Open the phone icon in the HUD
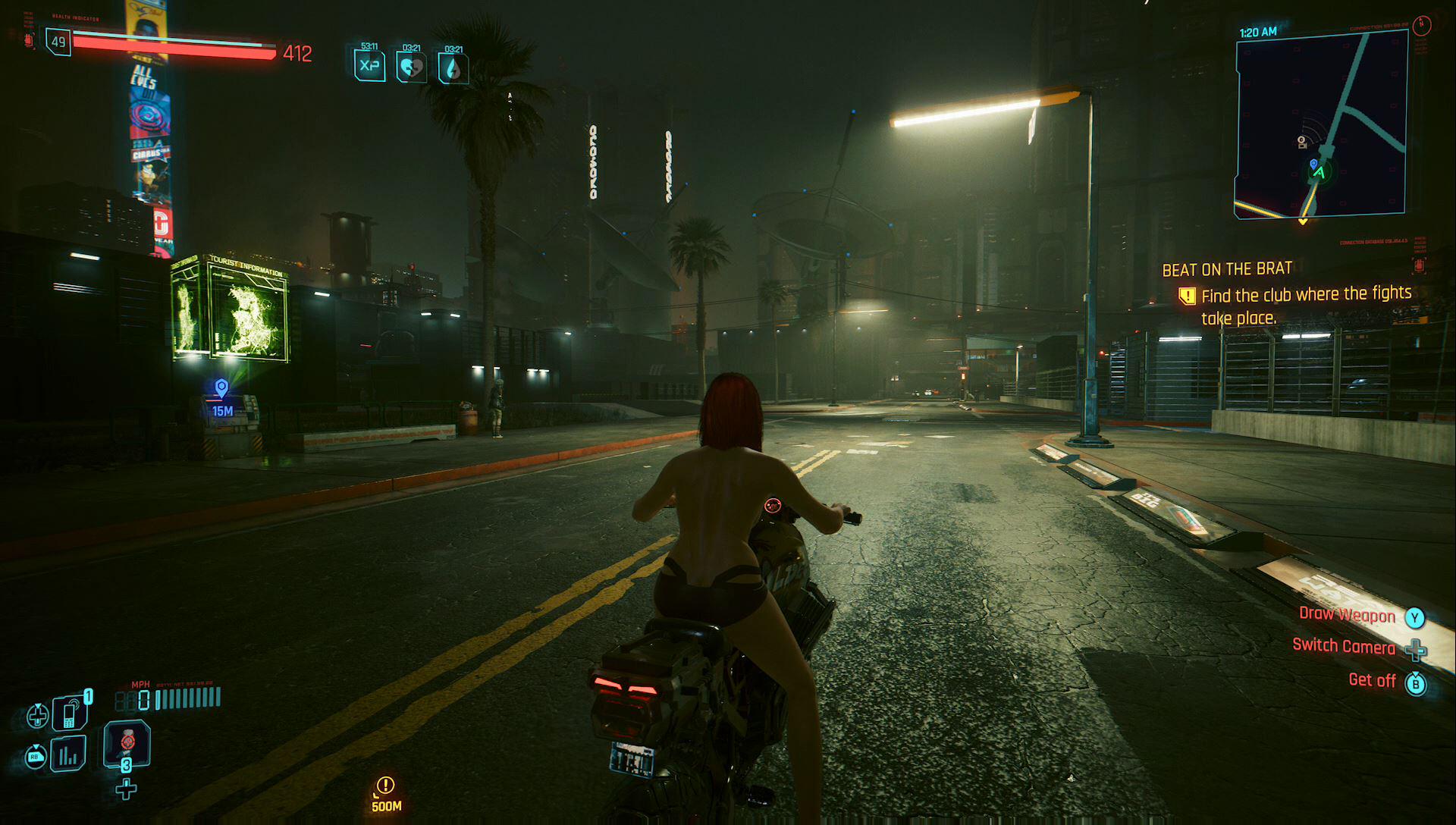 70,713
